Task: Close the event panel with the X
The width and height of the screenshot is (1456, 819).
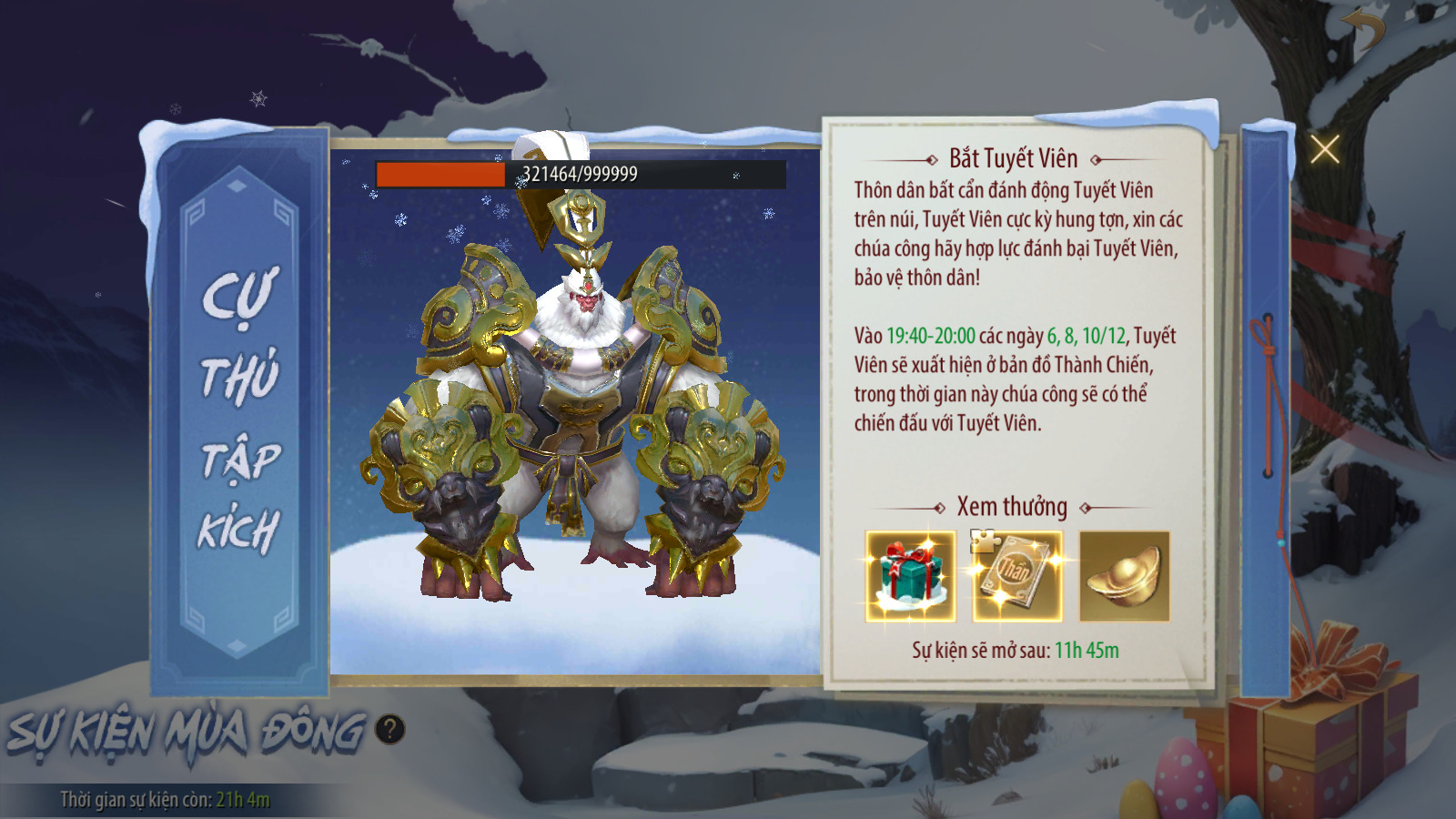Action: [x=1324, y=148]
